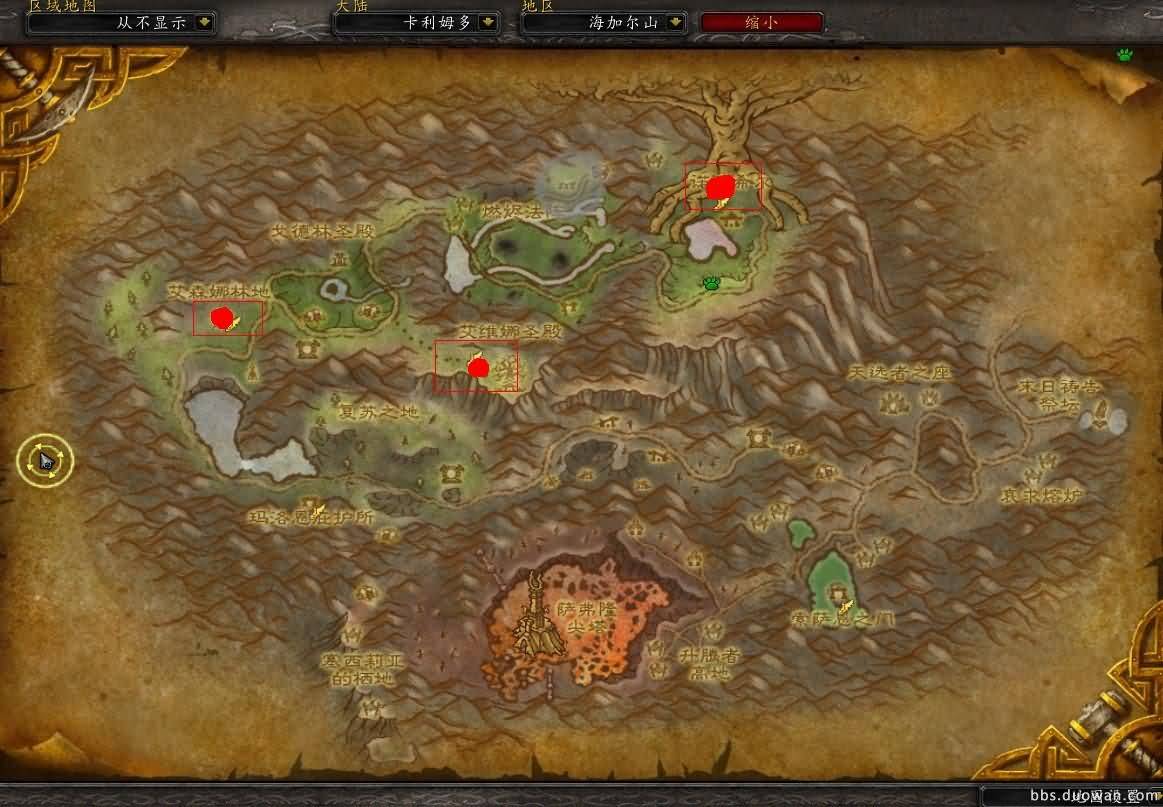This screenshot has width=1163, height=807.
Task: Open the 地区 dropdown showing 海加尔山
Action: pos(677,22)
